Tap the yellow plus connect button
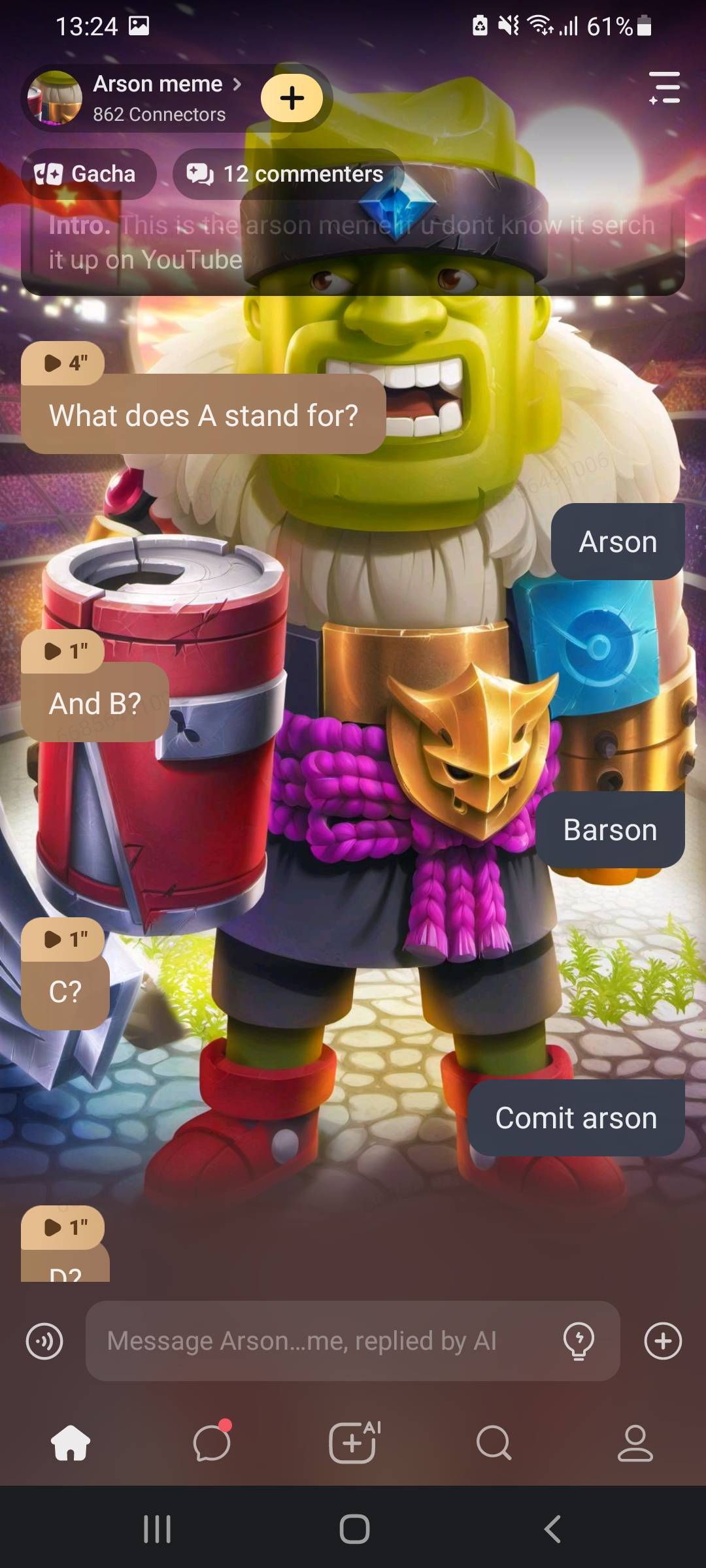706x1568 pixels. point(292,98)
